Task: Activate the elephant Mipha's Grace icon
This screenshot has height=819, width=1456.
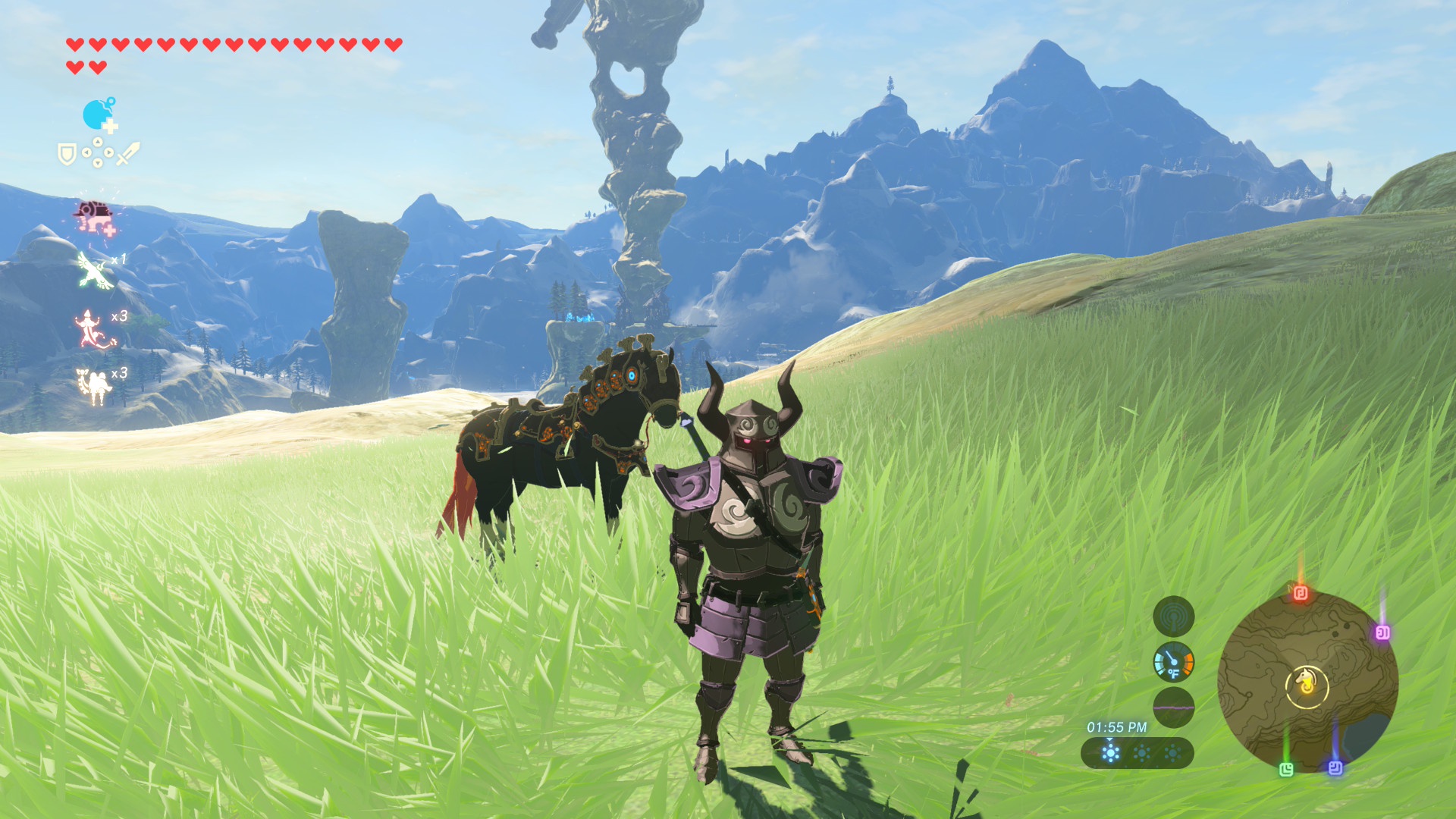Action: 95,217
